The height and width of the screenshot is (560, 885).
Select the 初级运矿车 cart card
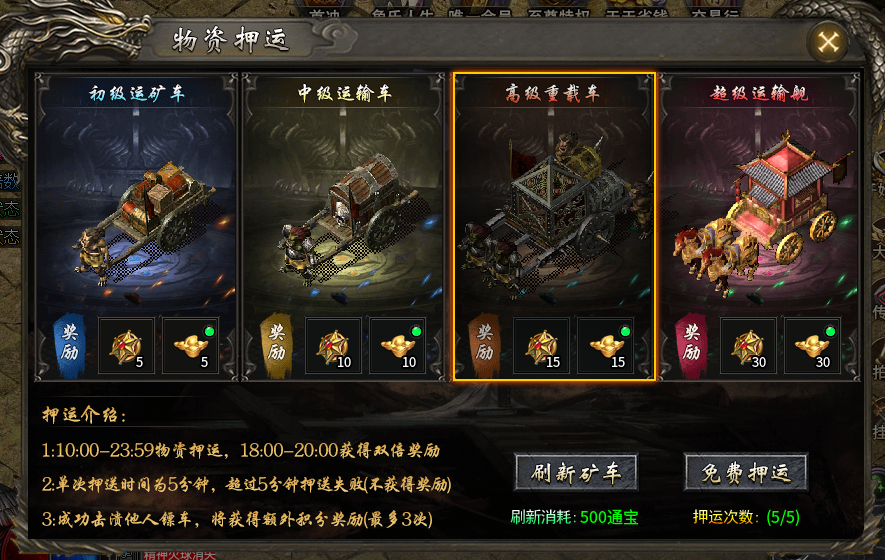(138, 200)
